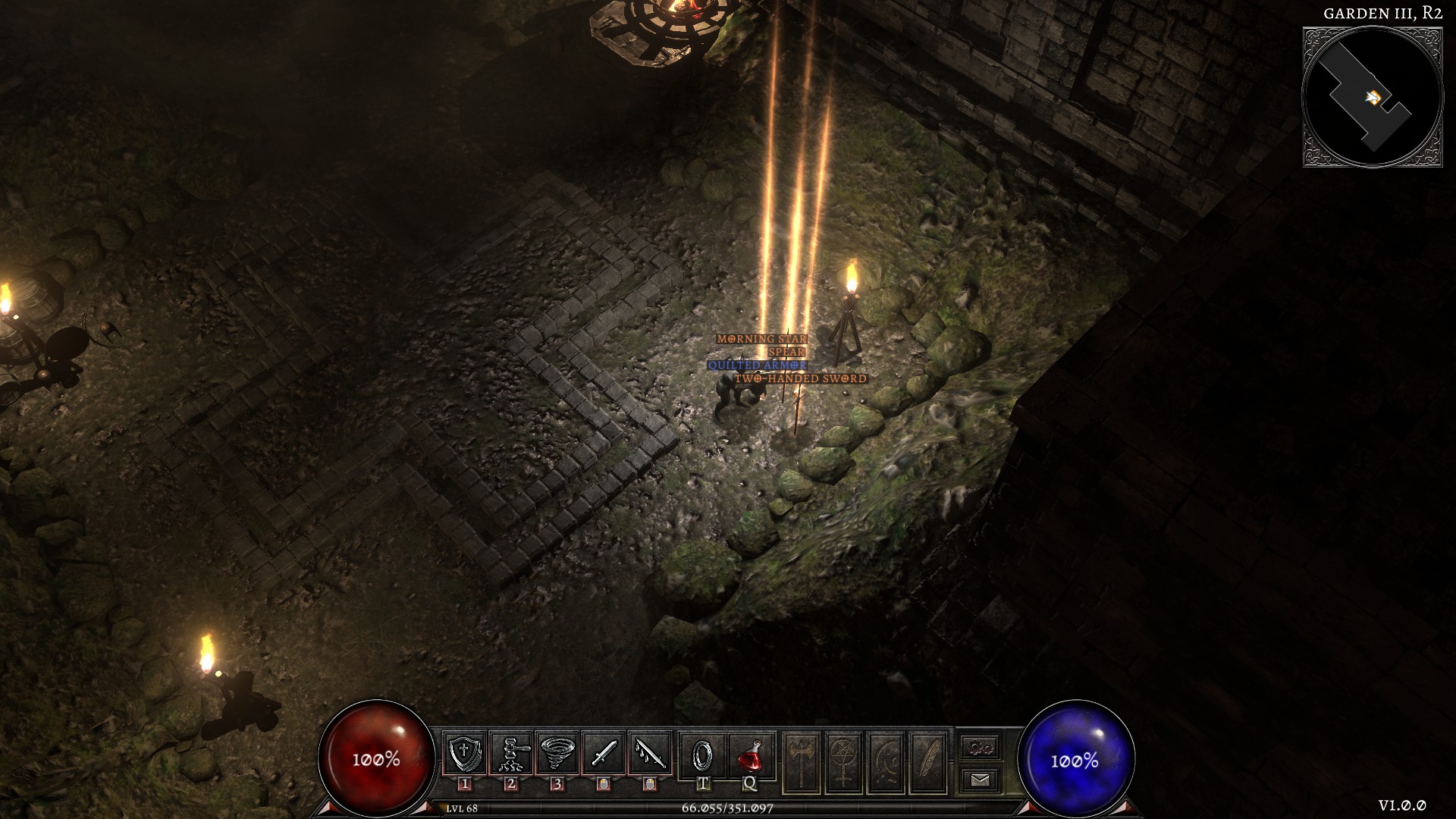1456x819 pixels.
Task: Use the hammer ground-smash skill
Action: point(510,754)
